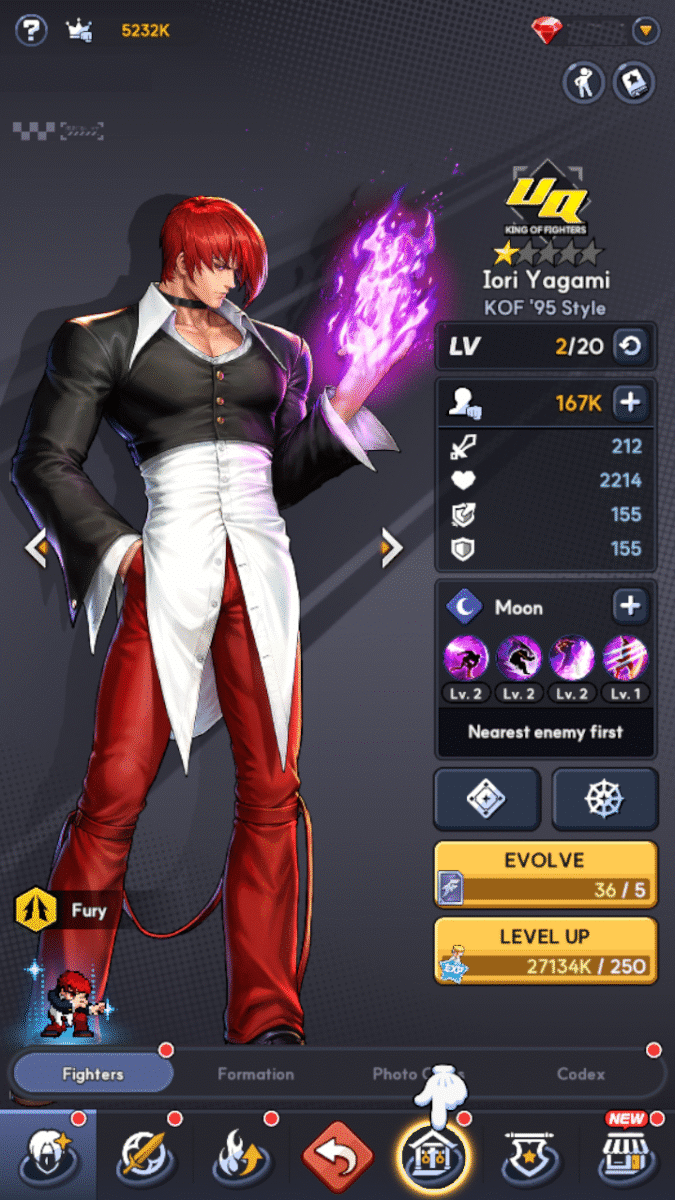
Task: Open the highlighted building icon in bottom bar
Action: (433, 1155)
